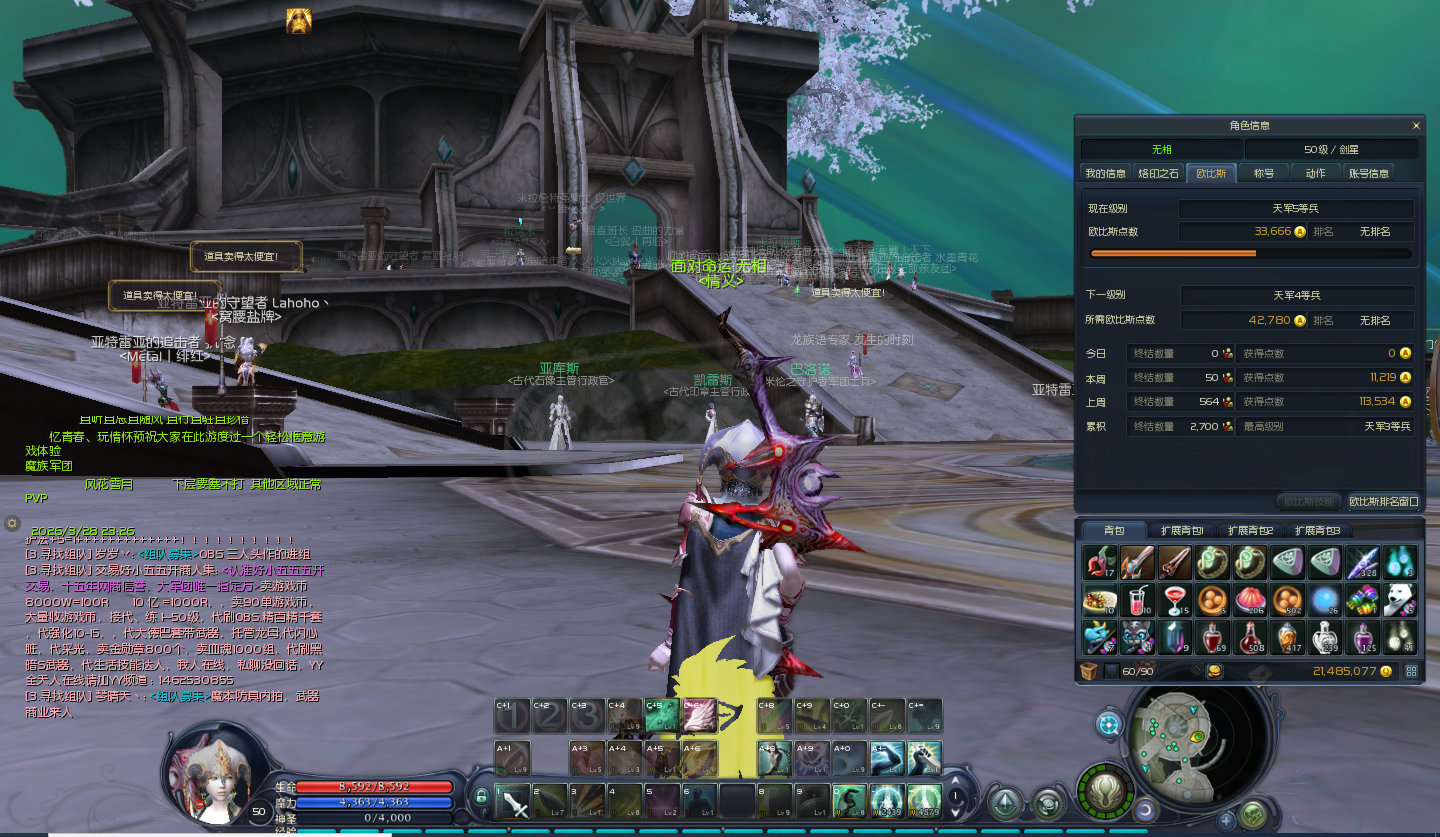Open the 扩展背包2 bag tab
Image resolution: width=1440 pixels, height=837 pixels.
click(1250, 531)
